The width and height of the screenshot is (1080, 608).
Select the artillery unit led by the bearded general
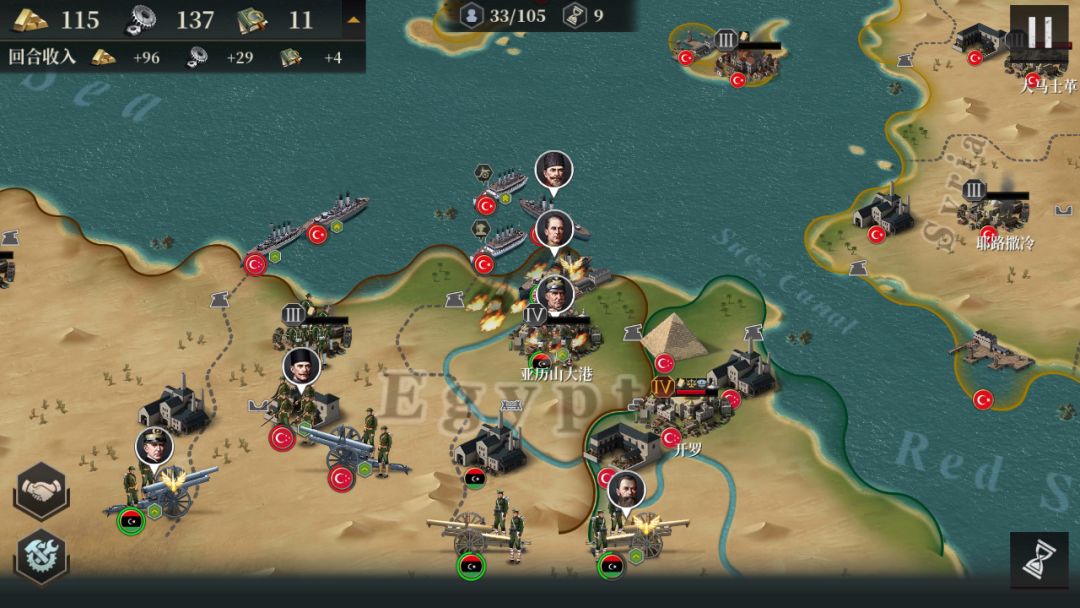[628, 532]
